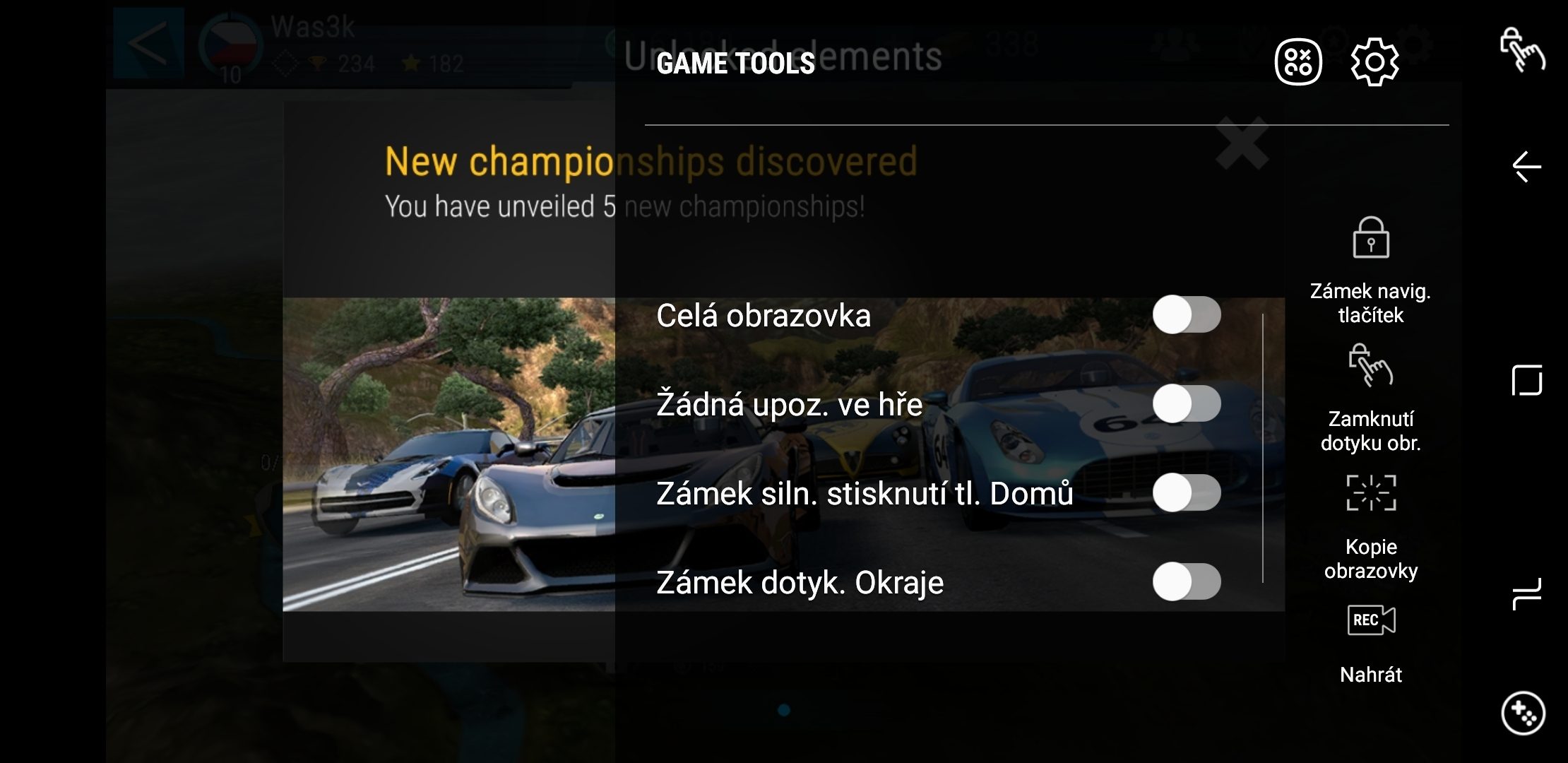Screen dimensions: 1568x763
Task: Tap the touch lock icon in navigation bar
Action: click(1522, 49)
